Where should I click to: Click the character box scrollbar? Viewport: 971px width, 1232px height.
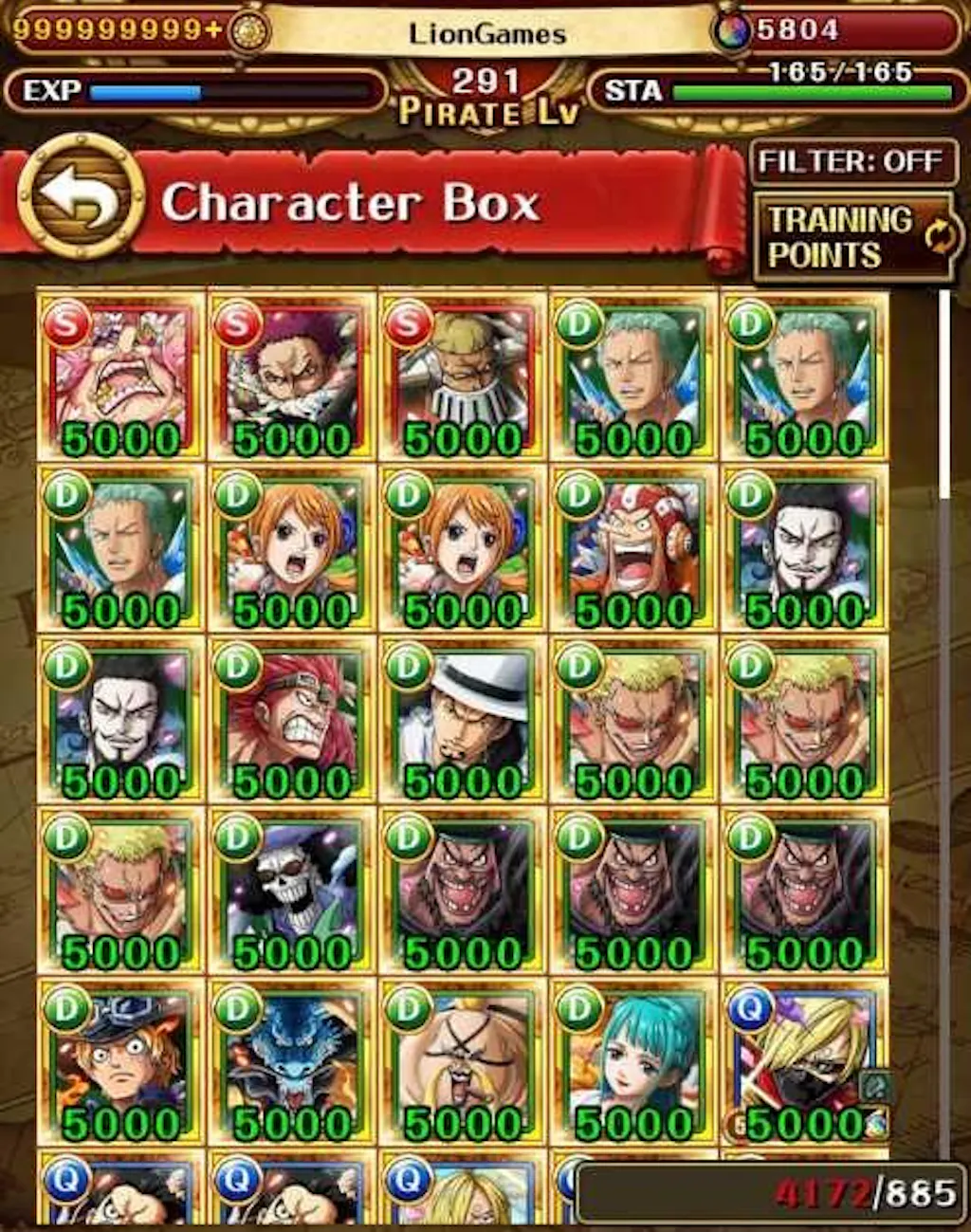(x=943, y=394)
